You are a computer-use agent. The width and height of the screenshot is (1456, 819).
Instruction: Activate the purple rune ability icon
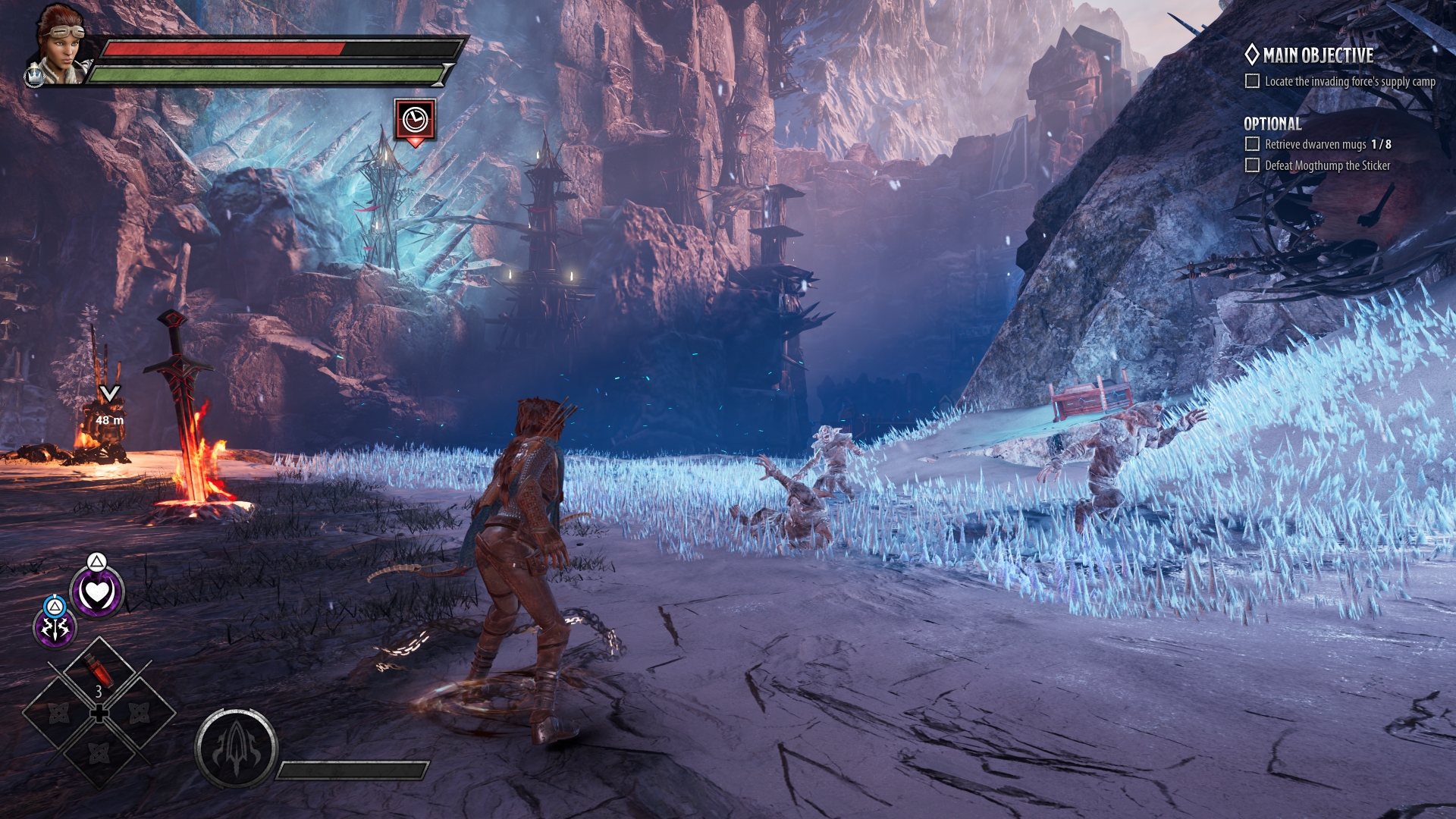(x=55, y=628)
